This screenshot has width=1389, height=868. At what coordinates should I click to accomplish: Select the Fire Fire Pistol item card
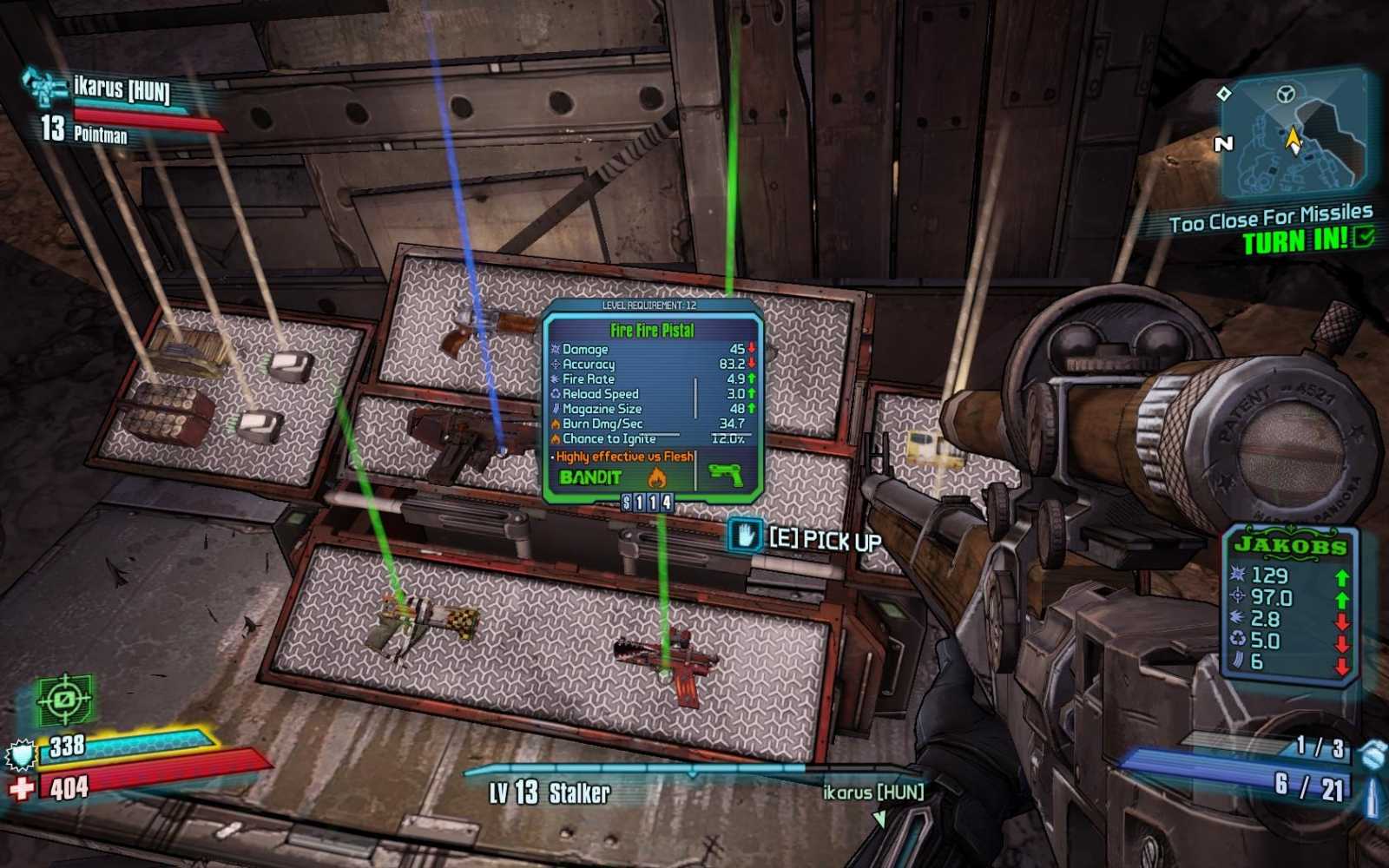[652, 400]
